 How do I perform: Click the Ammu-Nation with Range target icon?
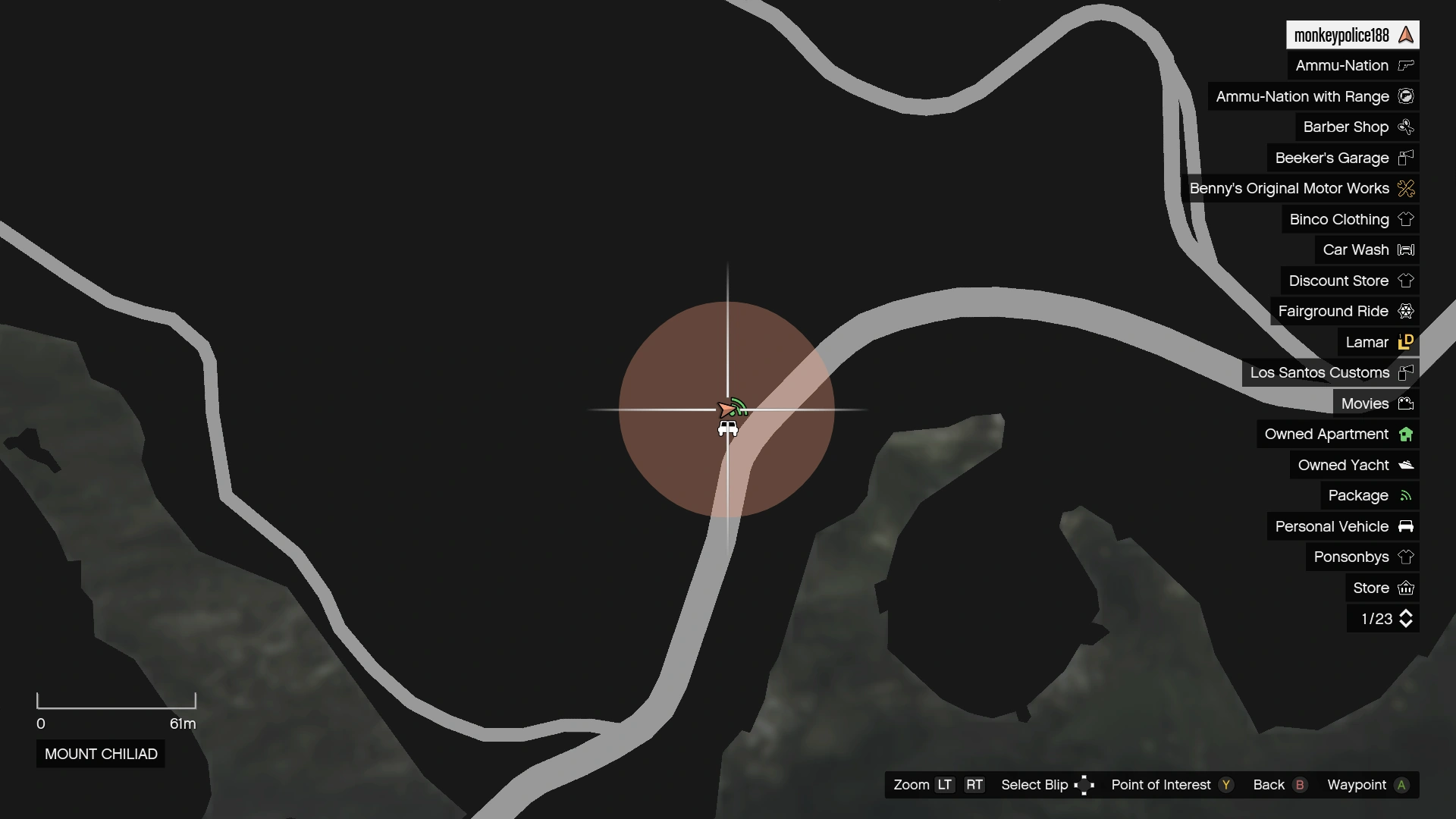coord(1407,96)
